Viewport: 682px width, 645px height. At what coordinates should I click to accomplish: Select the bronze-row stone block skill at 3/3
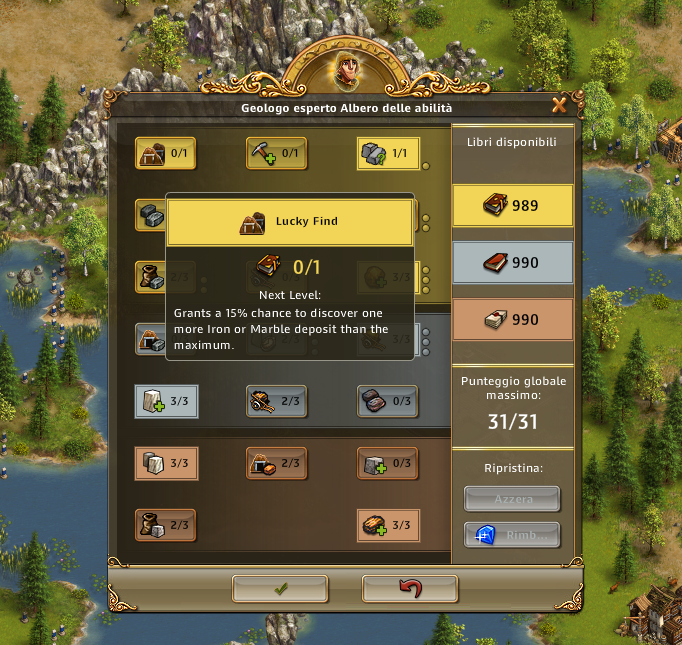tap(165, 463)
